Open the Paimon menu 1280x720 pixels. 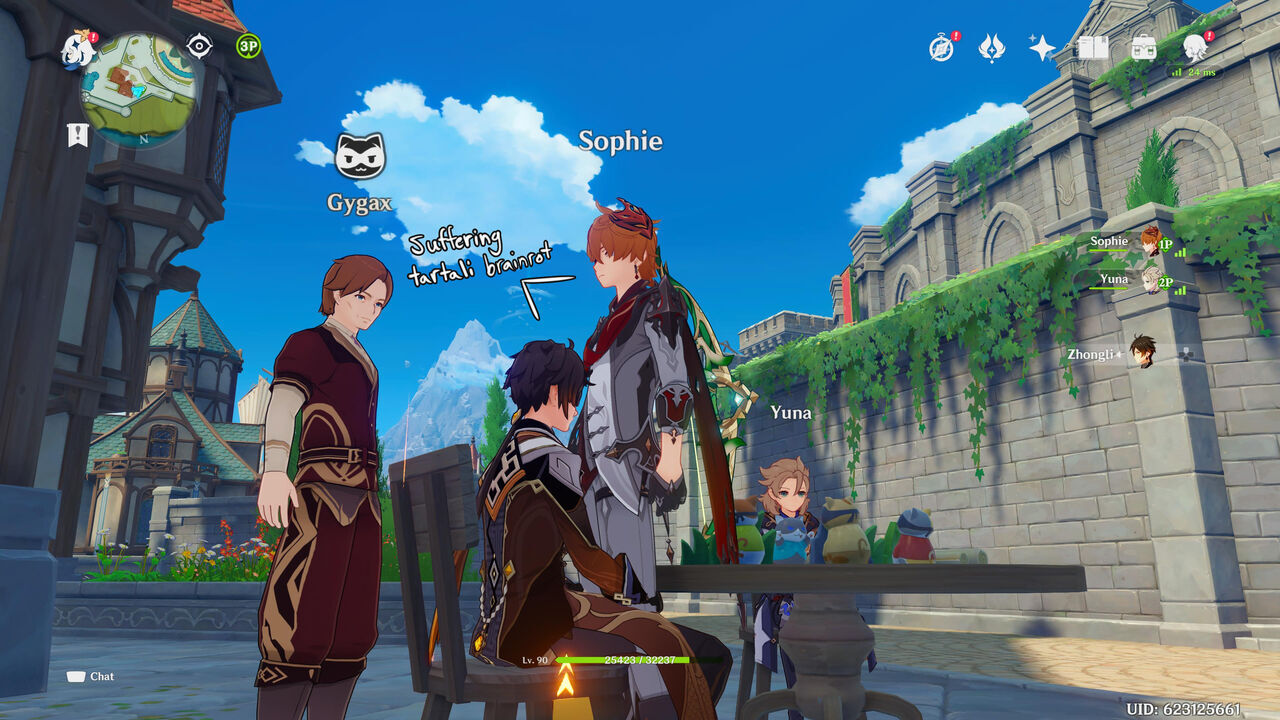click(x=77, y=50)
